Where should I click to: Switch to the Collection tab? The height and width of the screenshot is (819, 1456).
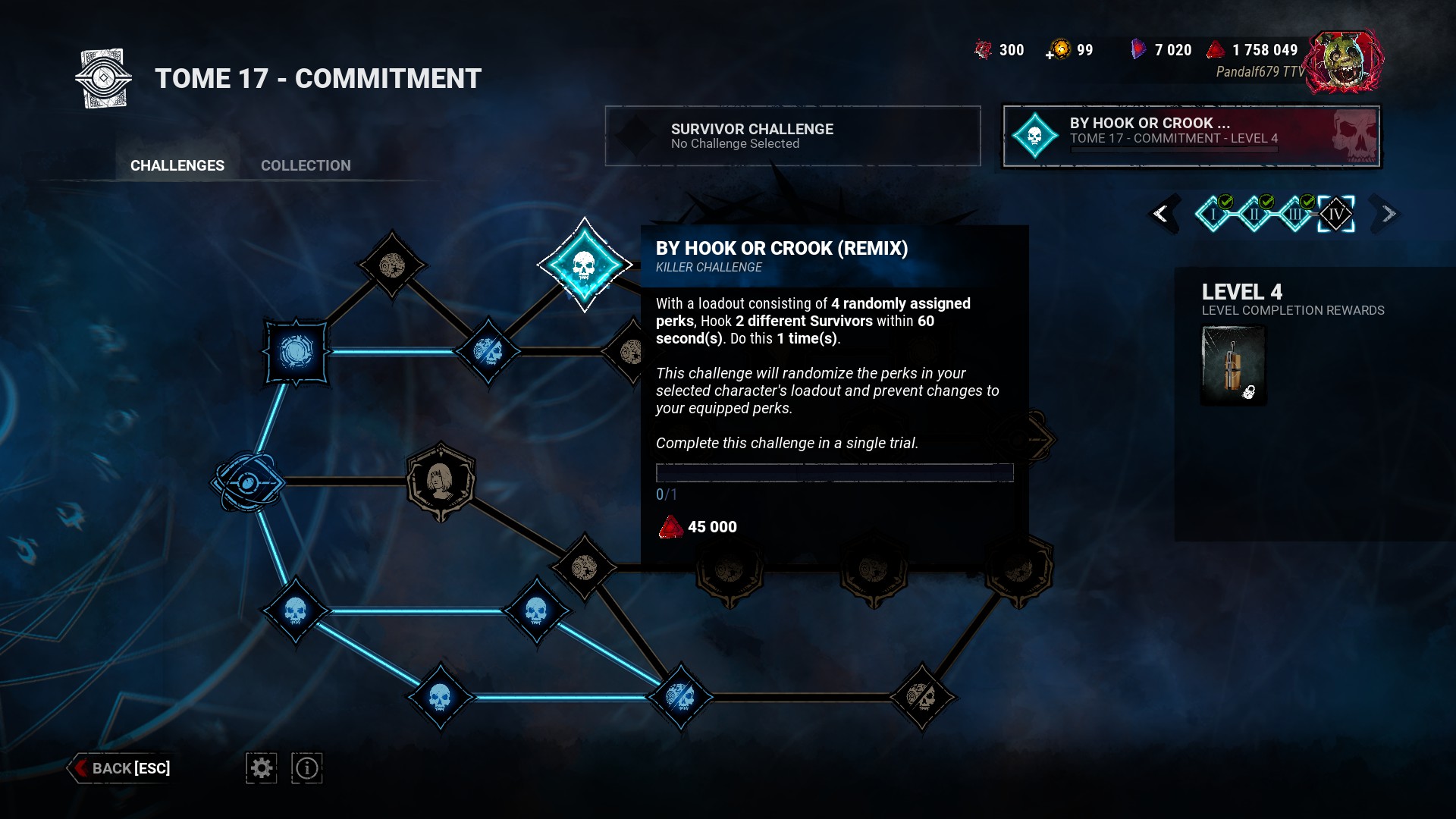coord(306,165)
